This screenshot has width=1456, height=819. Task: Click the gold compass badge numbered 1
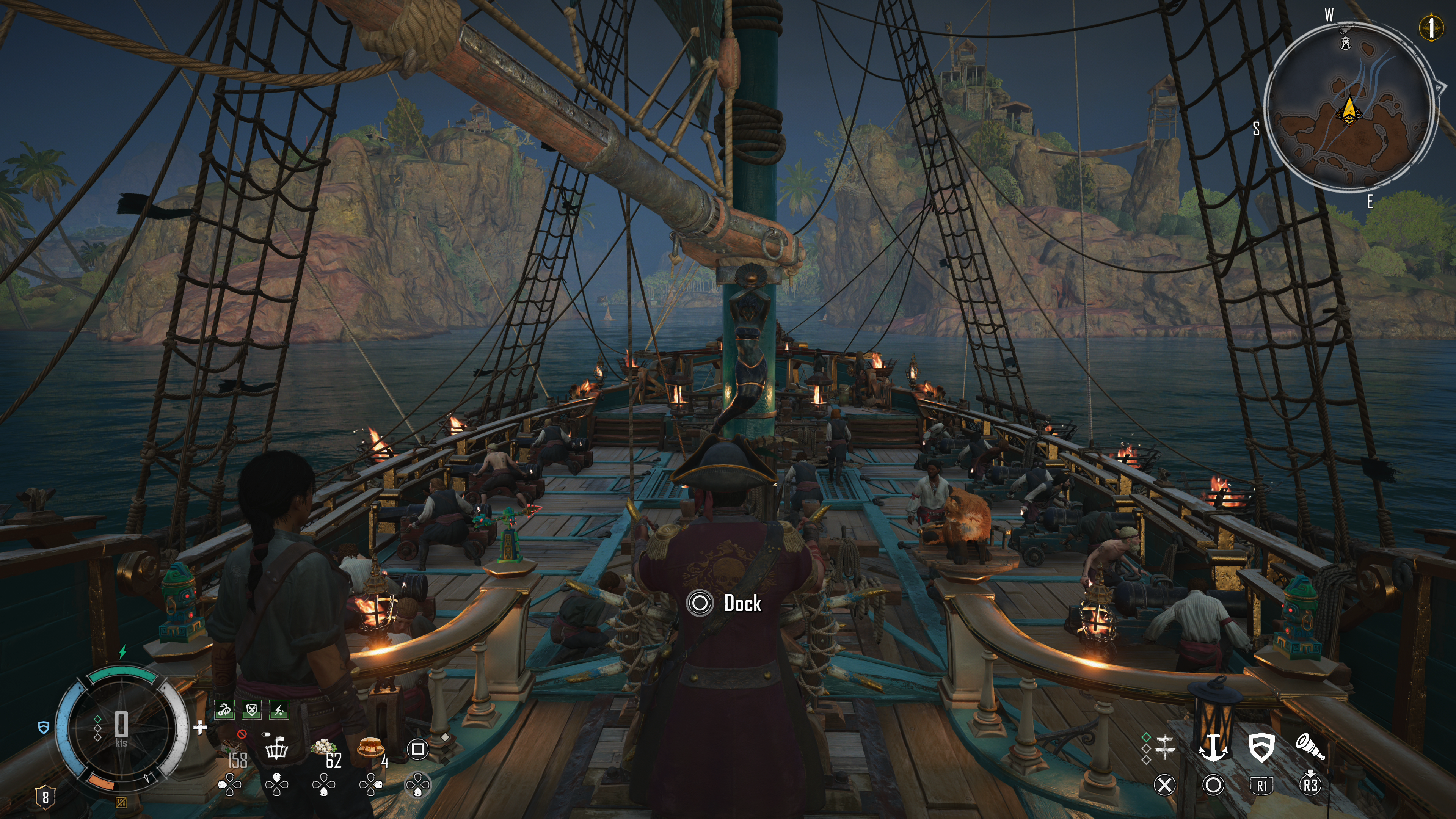[x=1431, y=27]
